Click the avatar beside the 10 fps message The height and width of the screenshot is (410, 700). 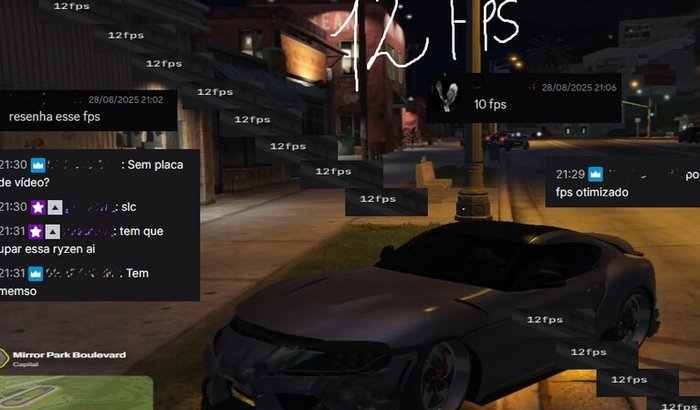coord(449,97)
